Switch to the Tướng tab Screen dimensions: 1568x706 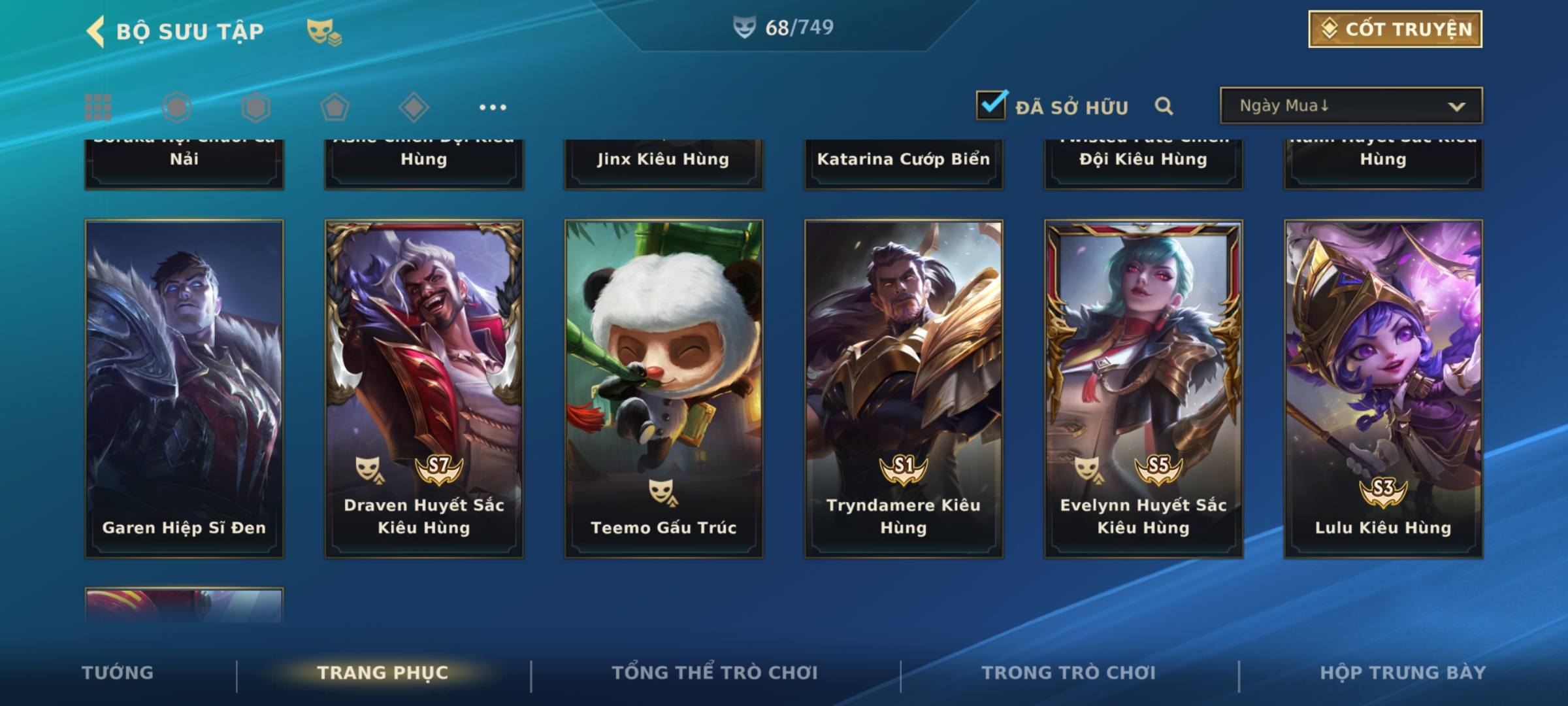(118, 673)
